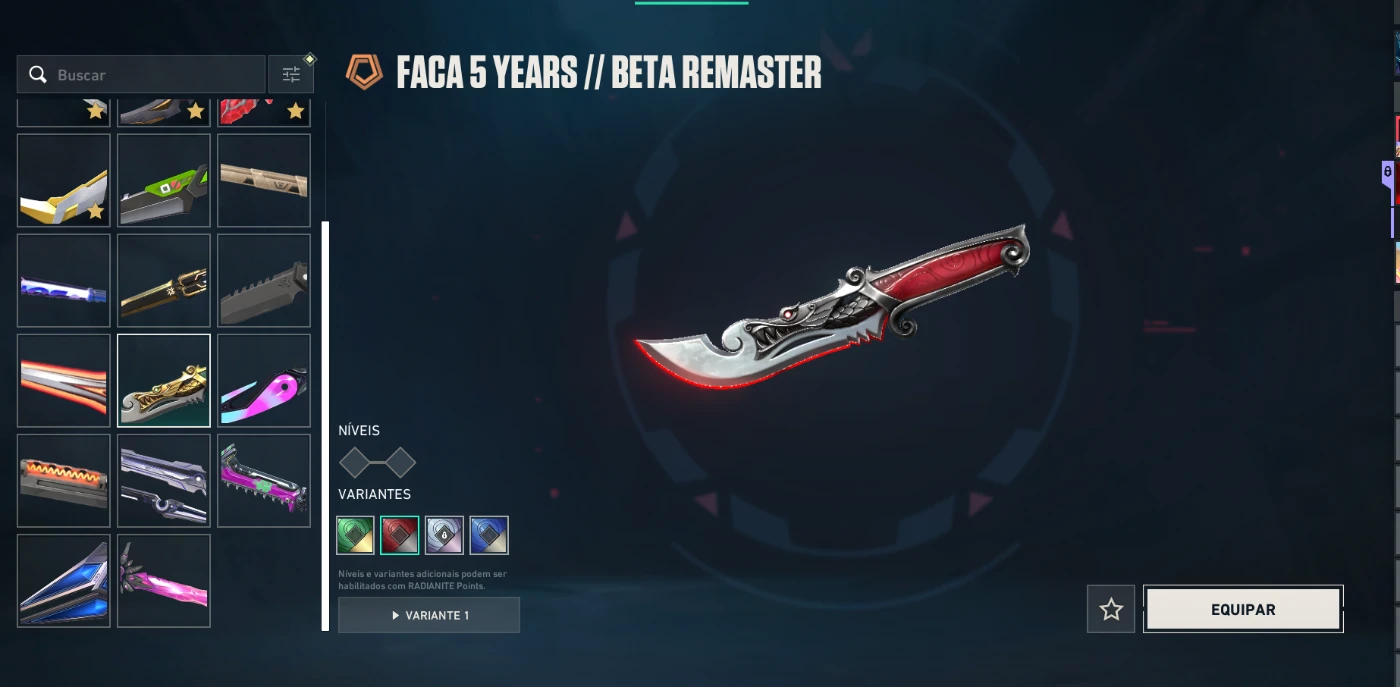The image size is (1400, 687).
Task: Choose the blue crystal triangular blade skin
Action: click(64, 581)
